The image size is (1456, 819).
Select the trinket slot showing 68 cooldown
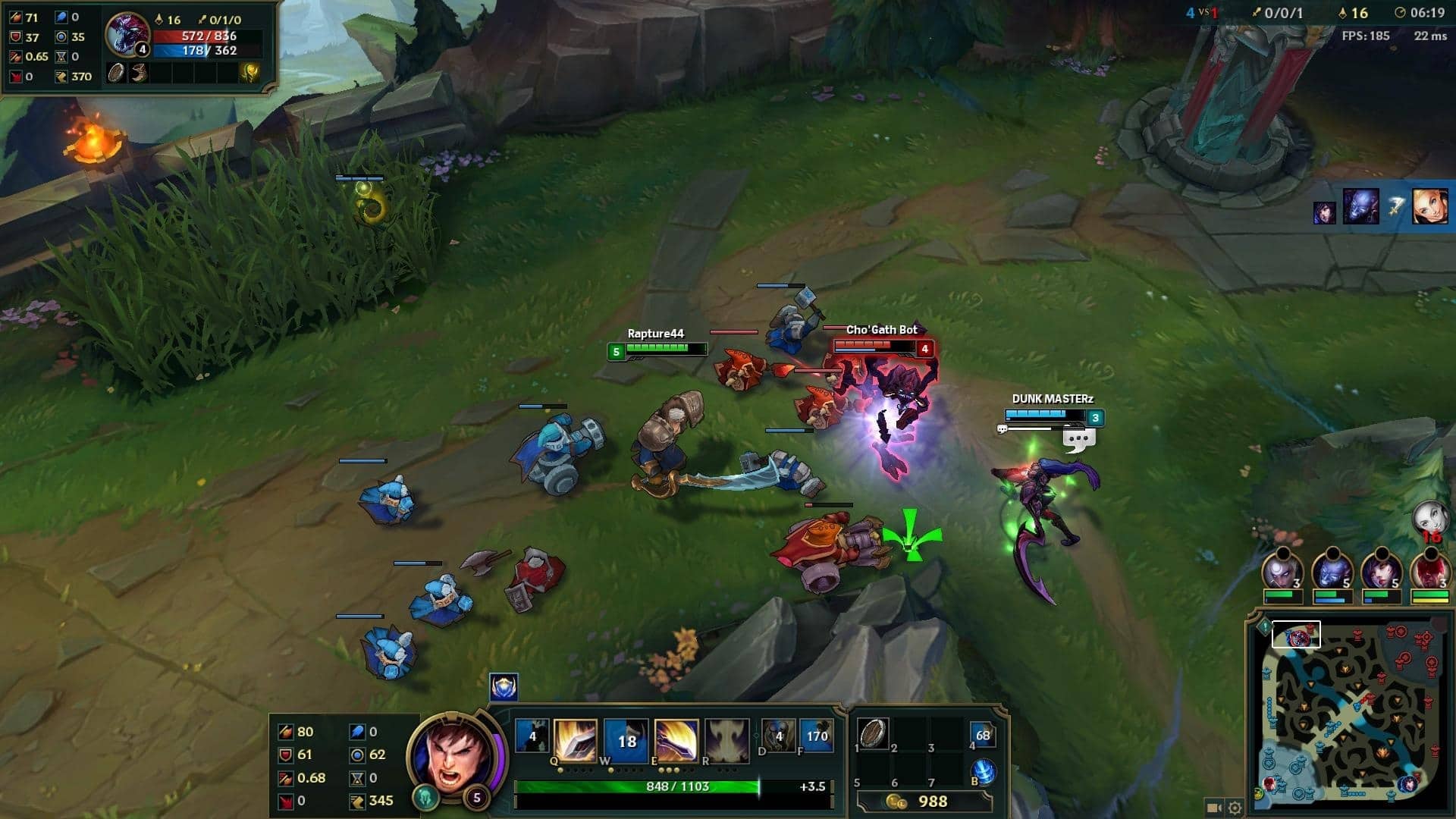[983, 734]
